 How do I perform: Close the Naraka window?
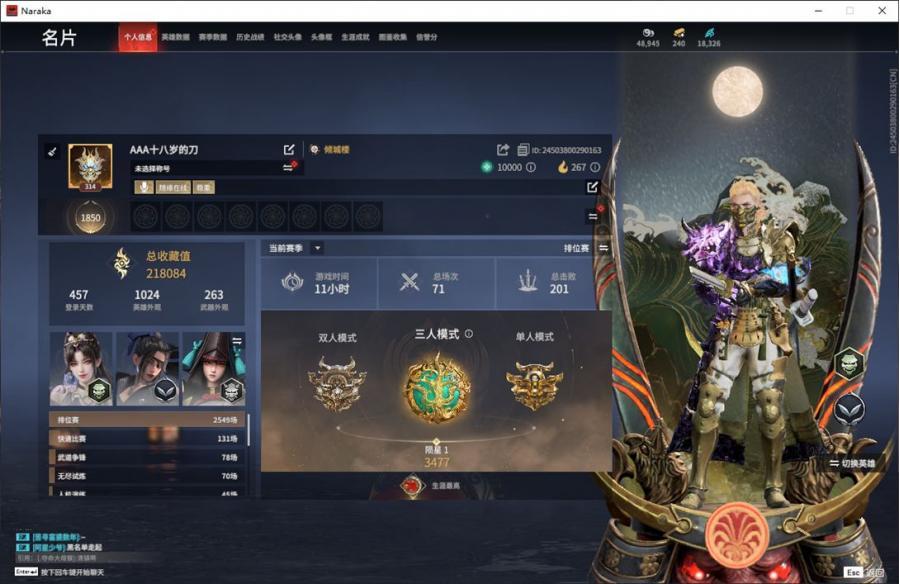[x=878, y=10]
